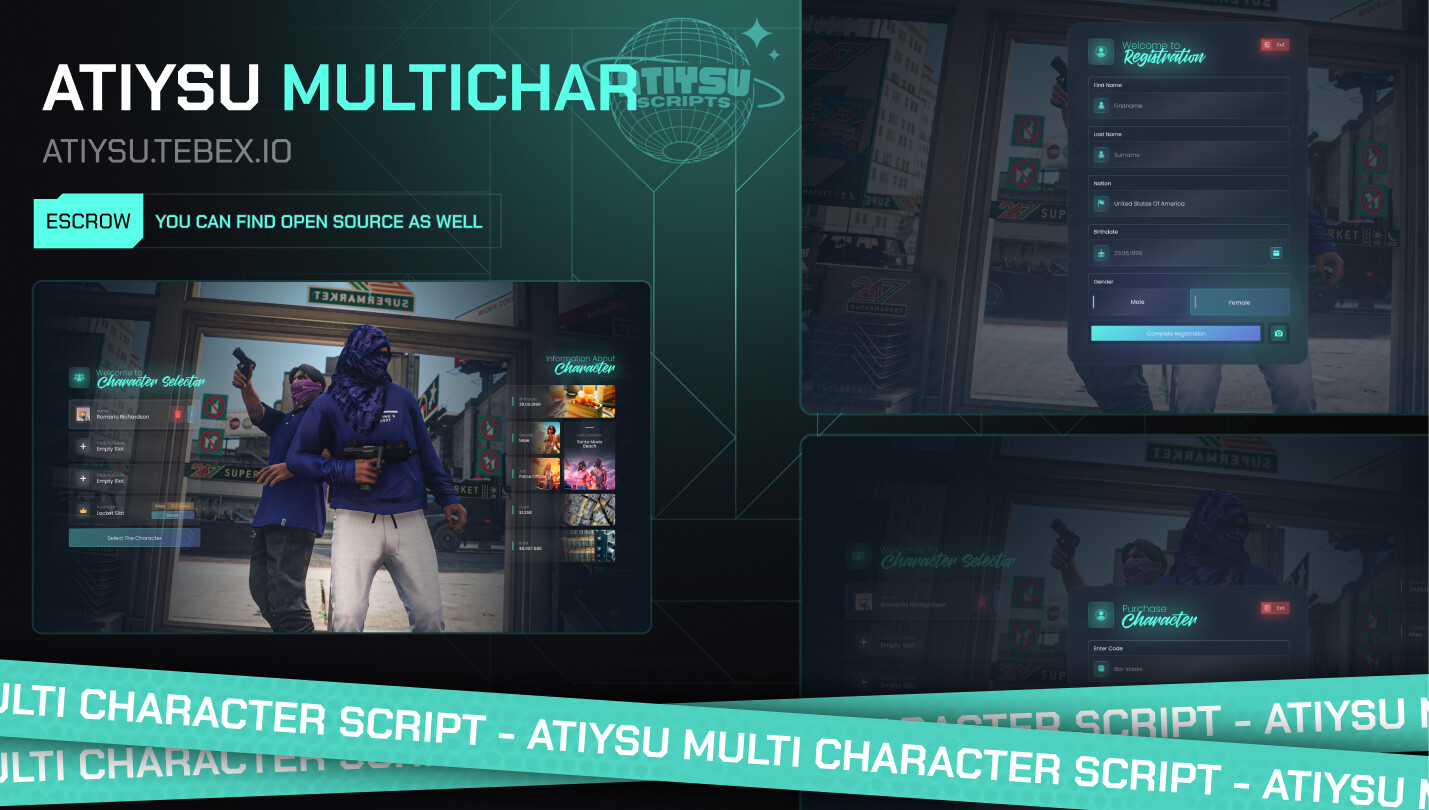Image resolution: width=1429 pixels, height=810 pixels.
Task: Click the camera icon beside Complete Registration
Action: 1278,333
